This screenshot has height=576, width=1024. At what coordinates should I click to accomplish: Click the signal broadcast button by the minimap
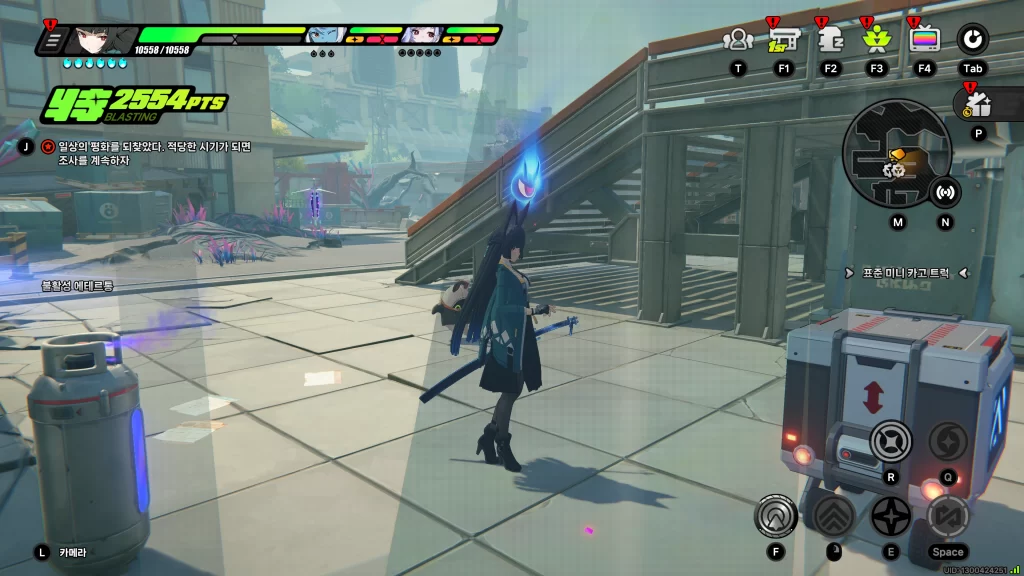tap(945, 192)
